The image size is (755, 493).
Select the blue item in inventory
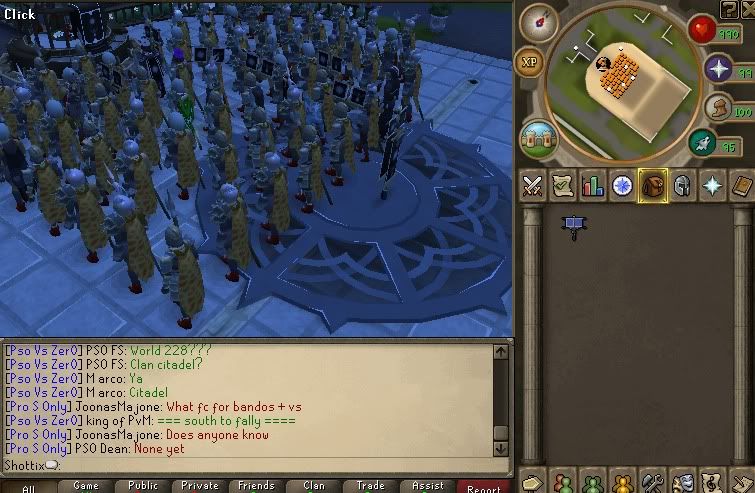coord(574,224)
